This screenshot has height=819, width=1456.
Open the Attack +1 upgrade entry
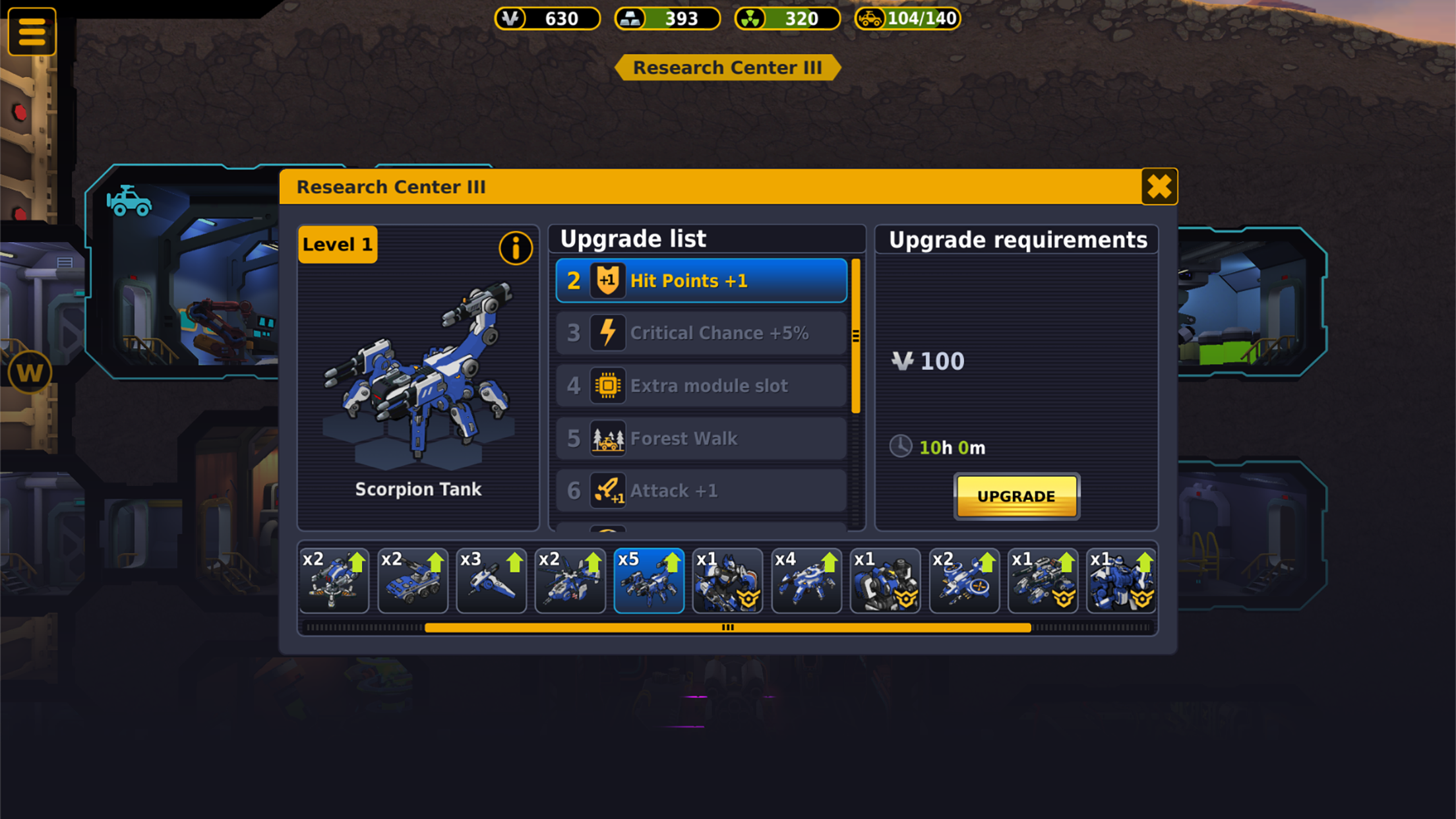click(700, 490)
